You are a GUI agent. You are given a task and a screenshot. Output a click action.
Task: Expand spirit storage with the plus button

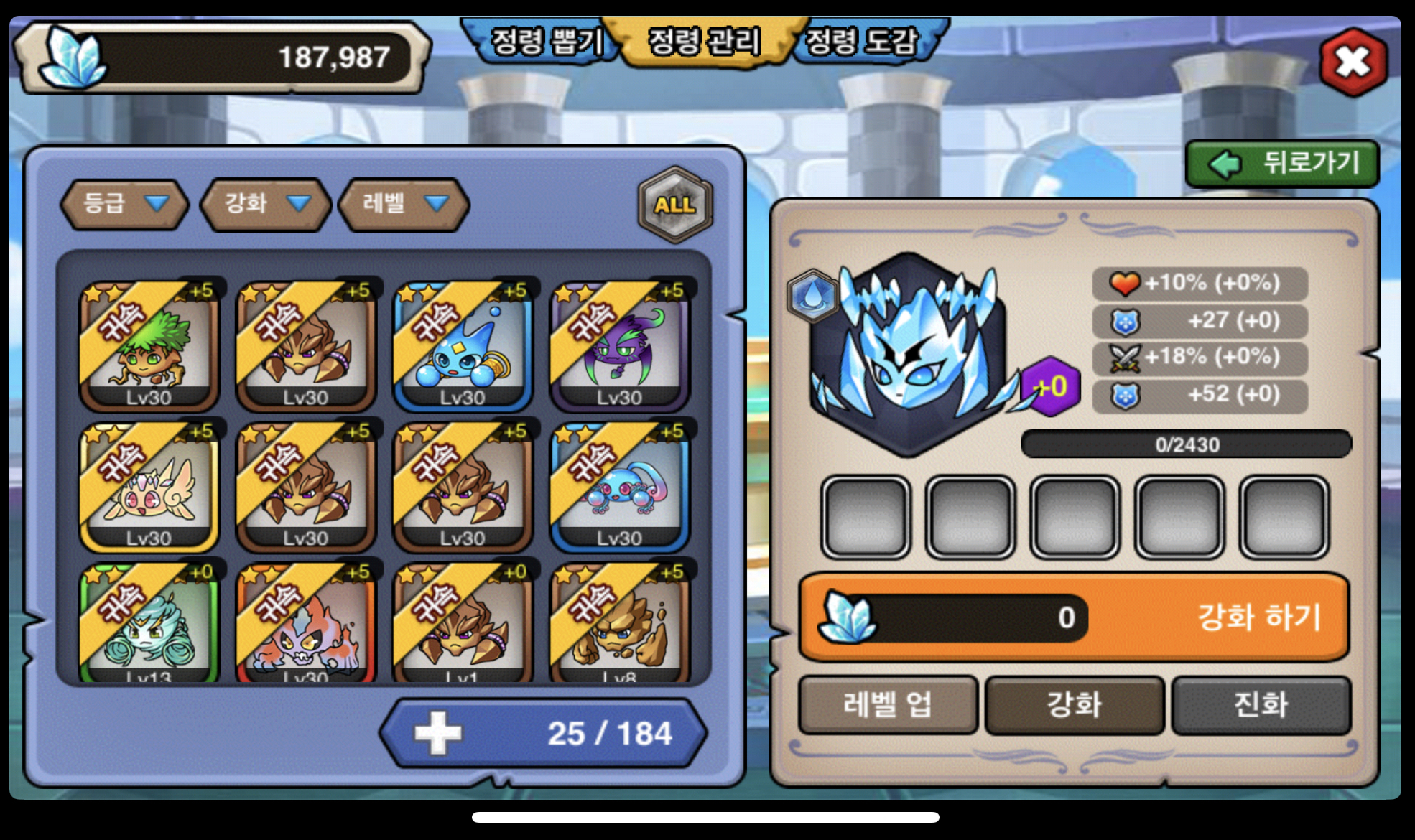437,734
